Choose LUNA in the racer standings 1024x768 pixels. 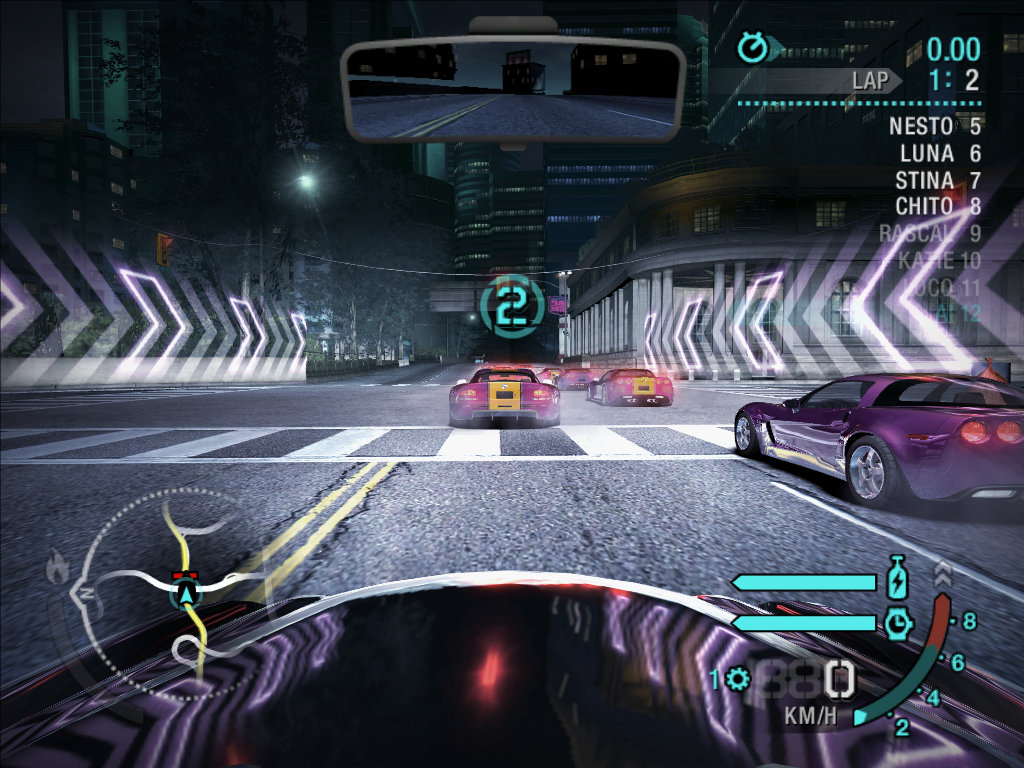[927, 154]
